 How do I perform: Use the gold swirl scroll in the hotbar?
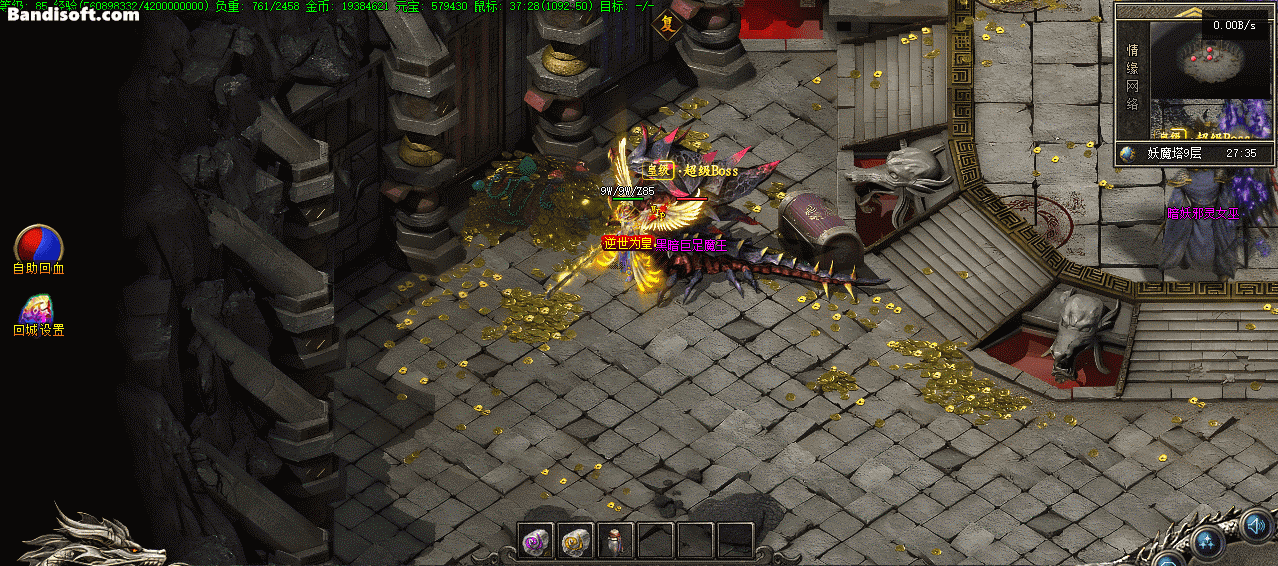[x=575, y=541]
